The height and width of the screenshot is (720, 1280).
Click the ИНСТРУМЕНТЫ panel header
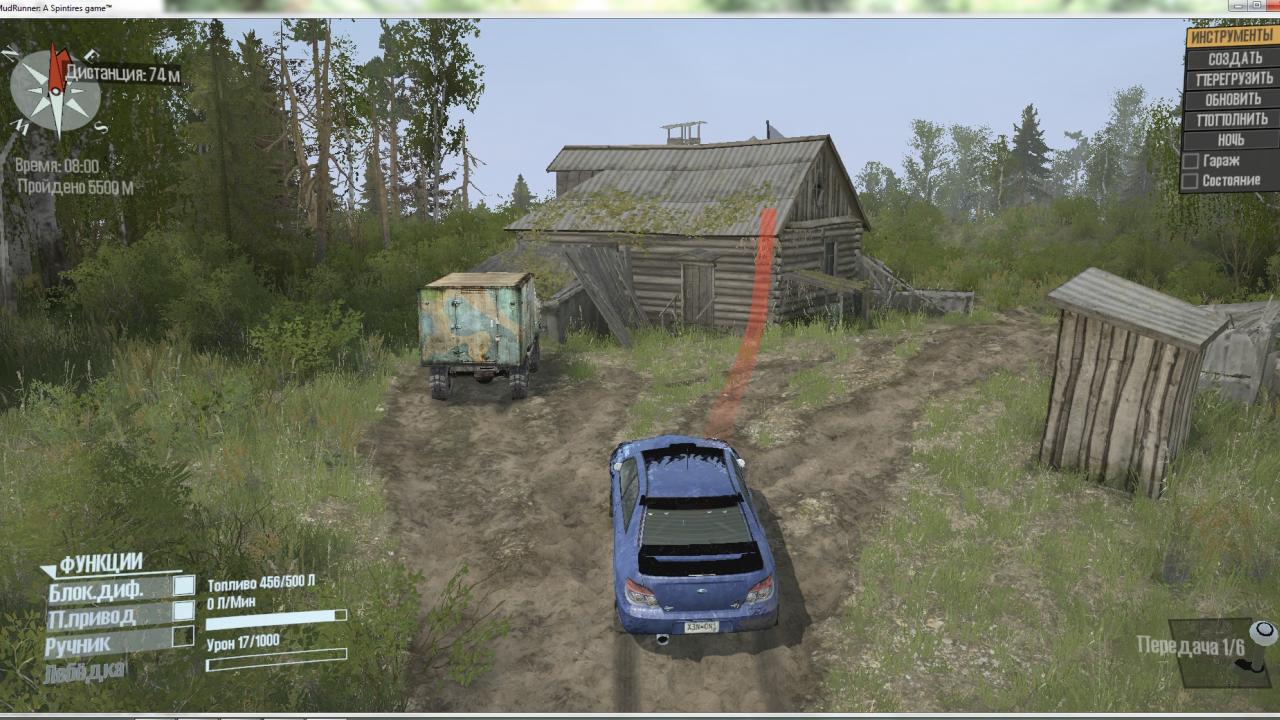pyautogui.click(x=1231, y=36)
